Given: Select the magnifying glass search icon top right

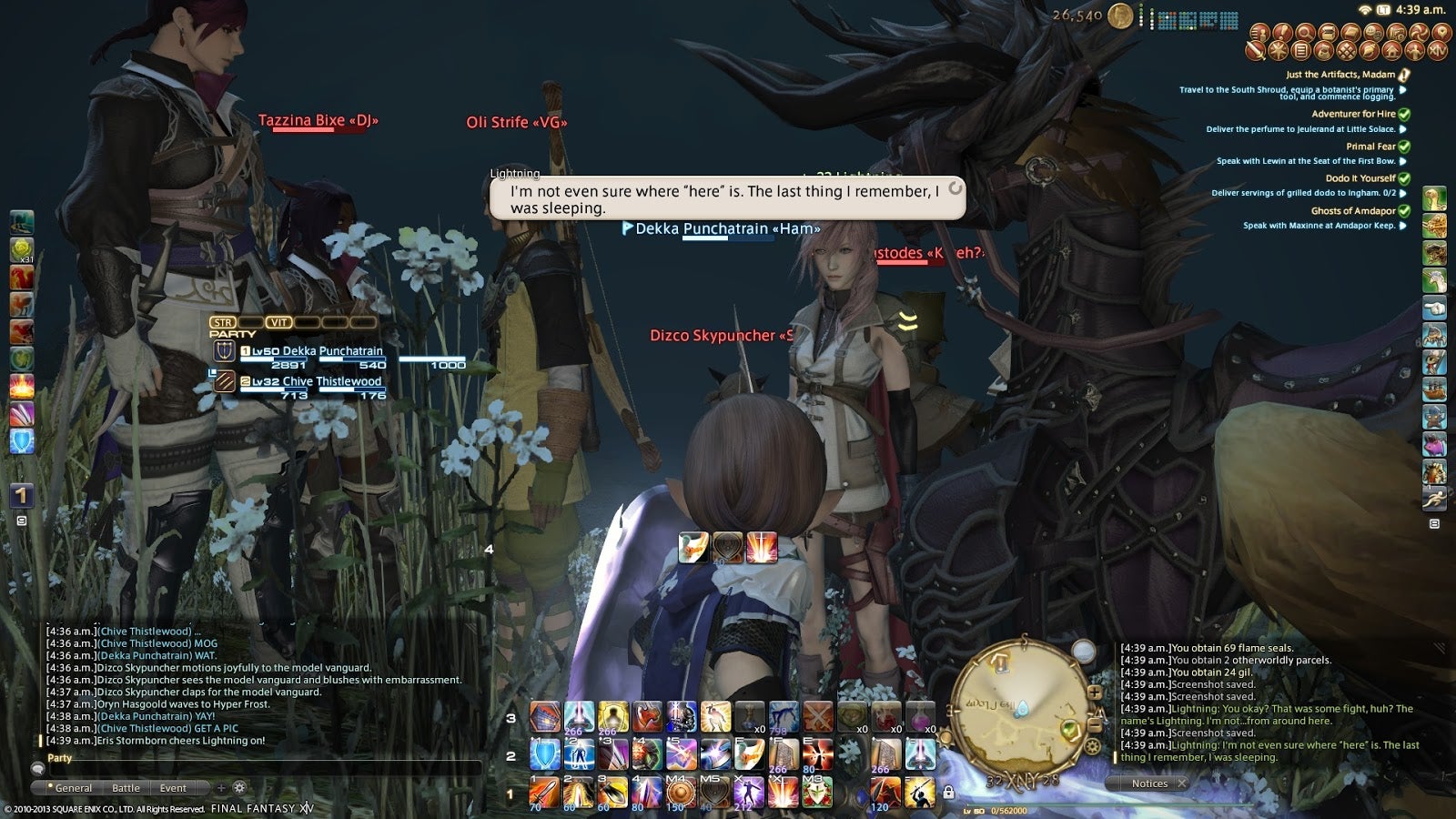Looking at the screenshot, I should [x=1303, y=34].
